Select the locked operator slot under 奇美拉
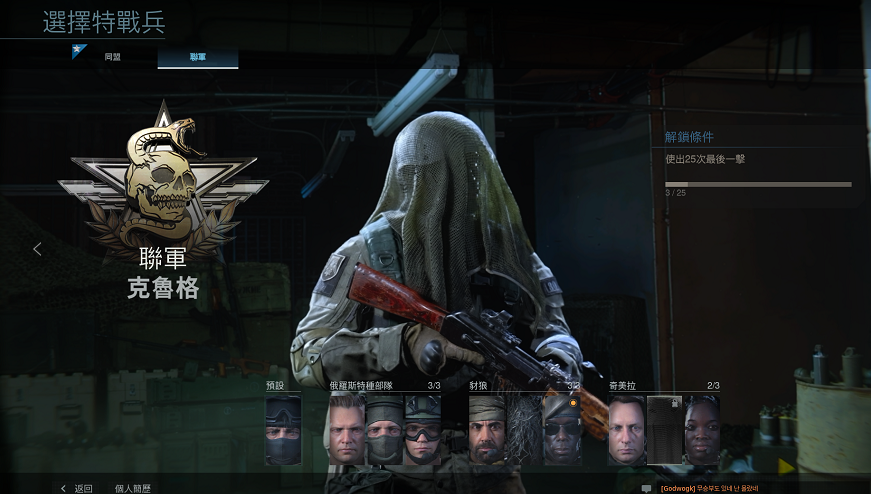 click(664, 429)
